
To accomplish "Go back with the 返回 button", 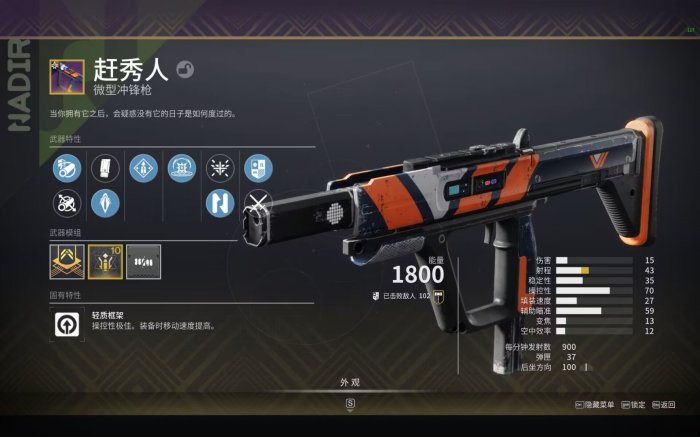I will coord(662,405).
